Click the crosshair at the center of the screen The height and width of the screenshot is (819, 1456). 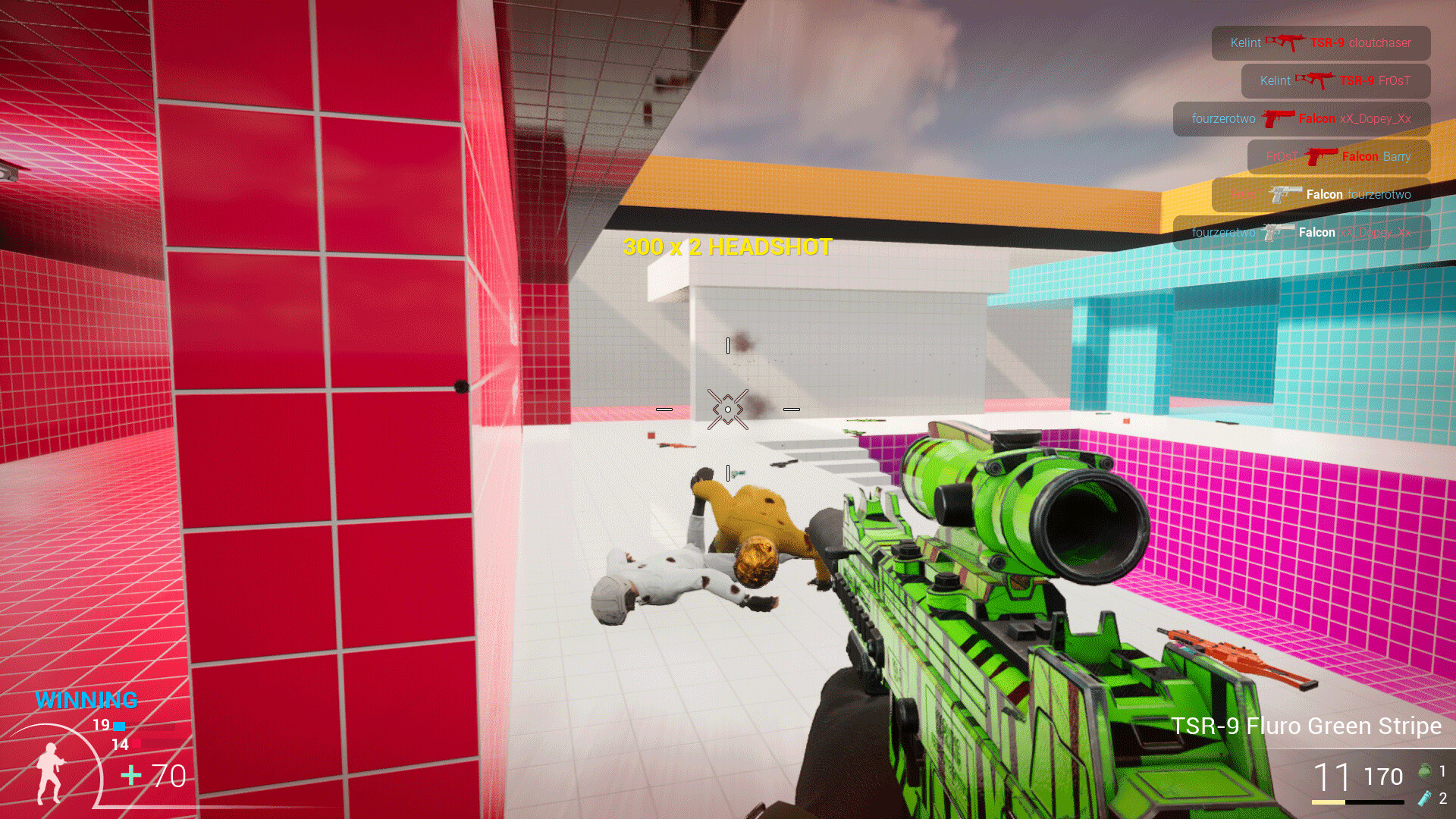click(x=728, y=409)
